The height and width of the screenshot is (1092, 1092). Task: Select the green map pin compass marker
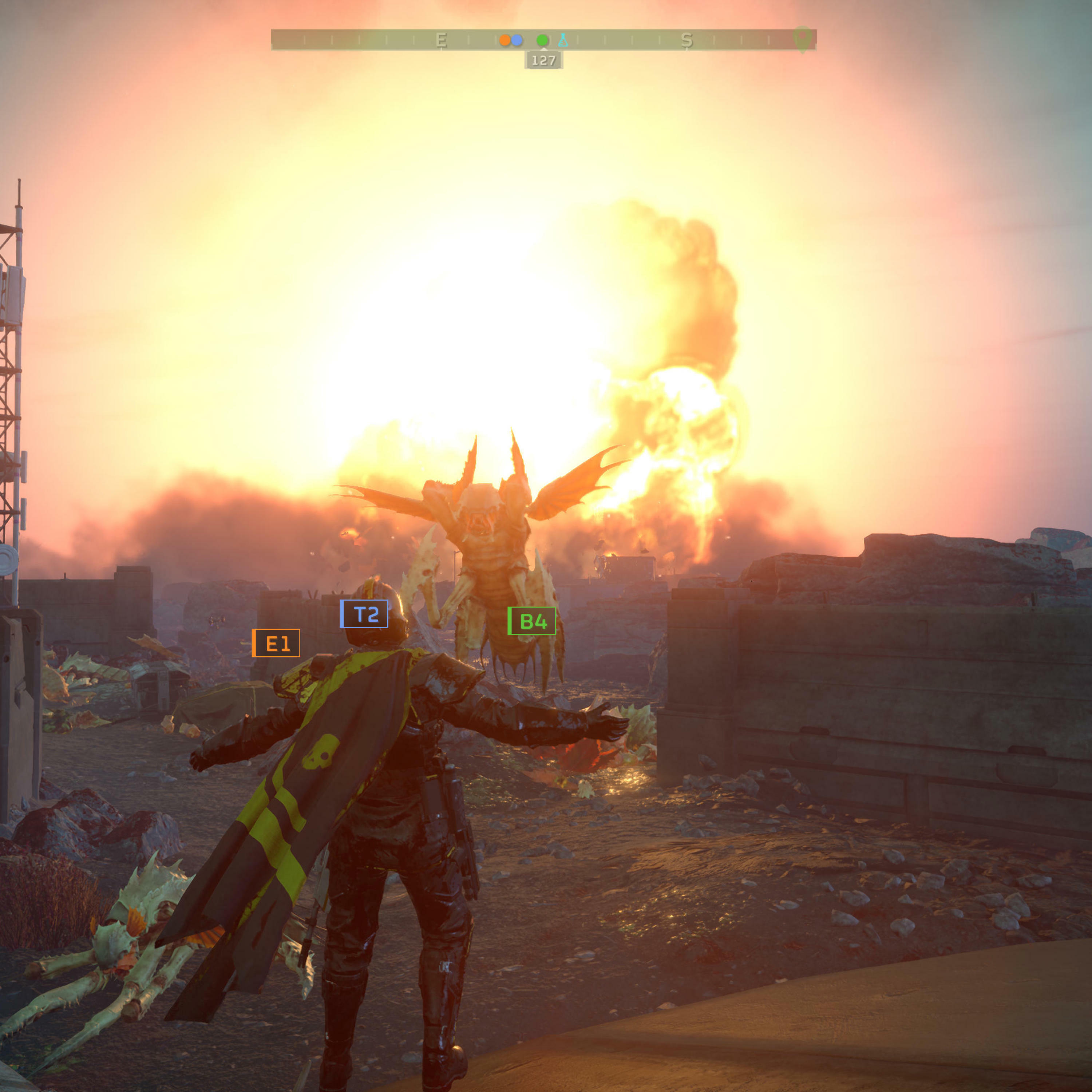[x=802, y=39]
